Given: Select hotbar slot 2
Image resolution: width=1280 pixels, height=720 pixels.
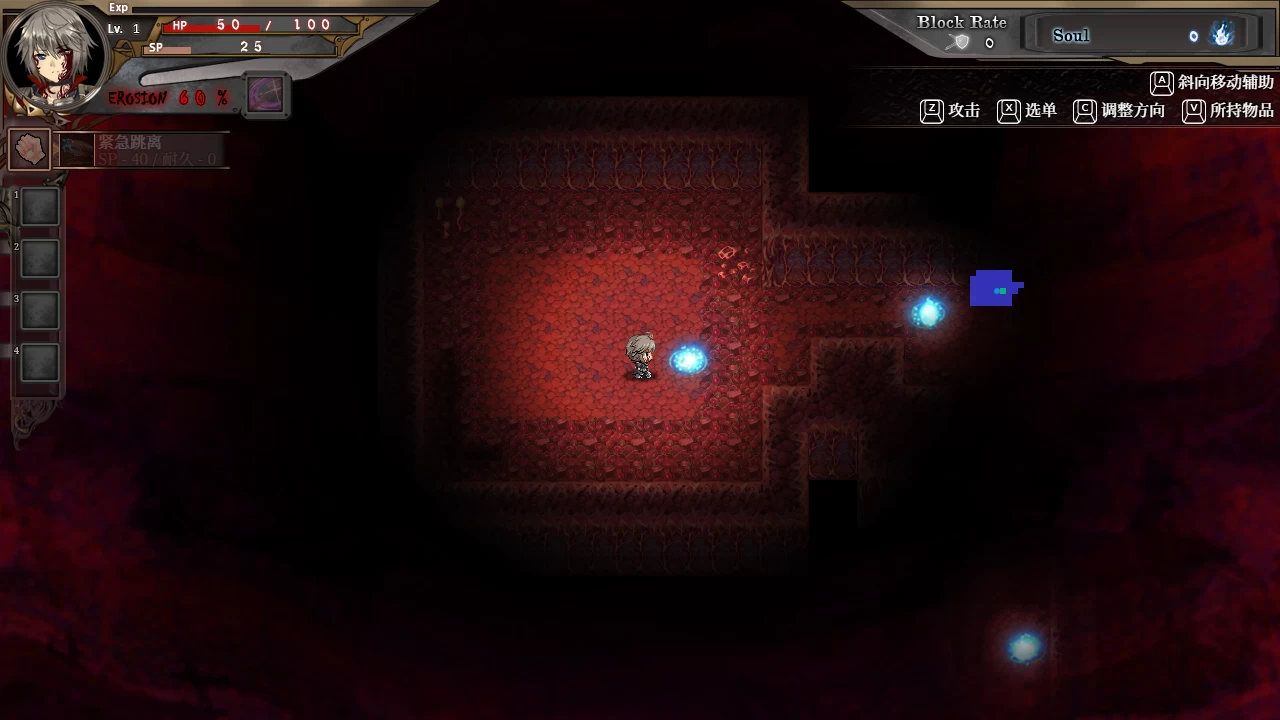Looking at the screenshot, I should [40, 259].
